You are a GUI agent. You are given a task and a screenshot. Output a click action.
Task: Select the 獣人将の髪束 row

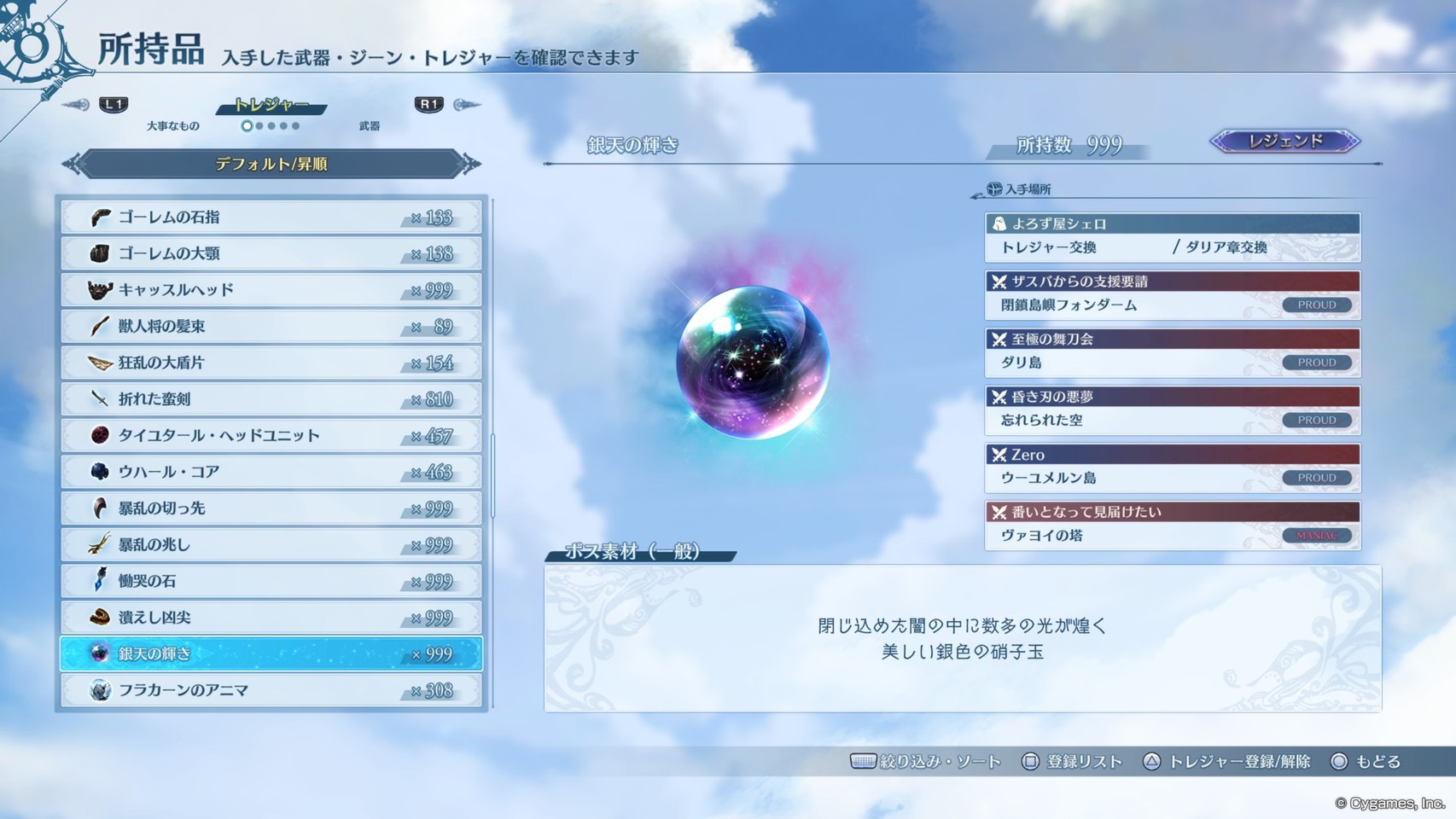pyautogui.click(x=271, y=327)
